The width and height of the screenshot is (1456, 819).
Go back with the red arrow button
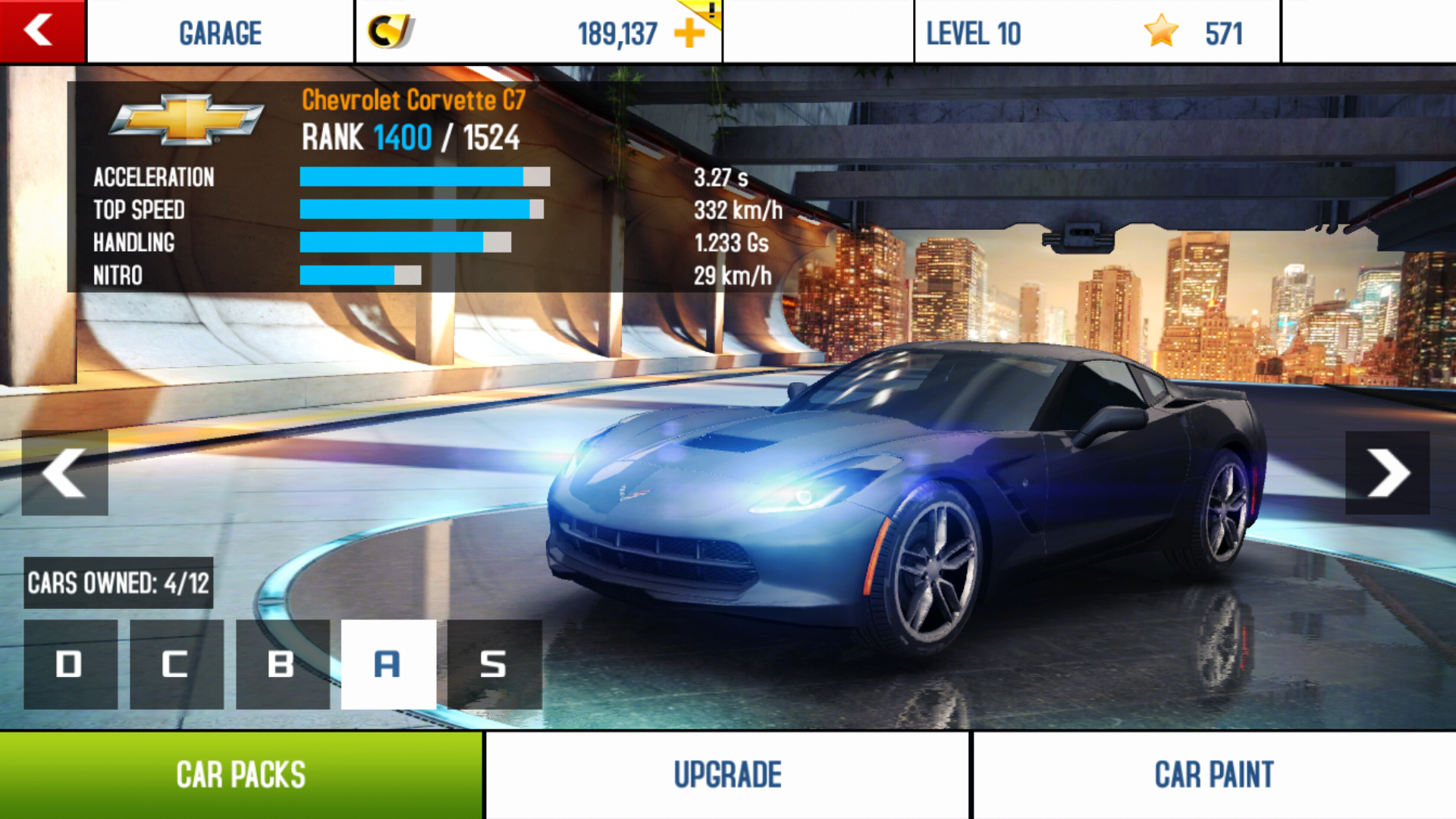[x=42, y=31]
